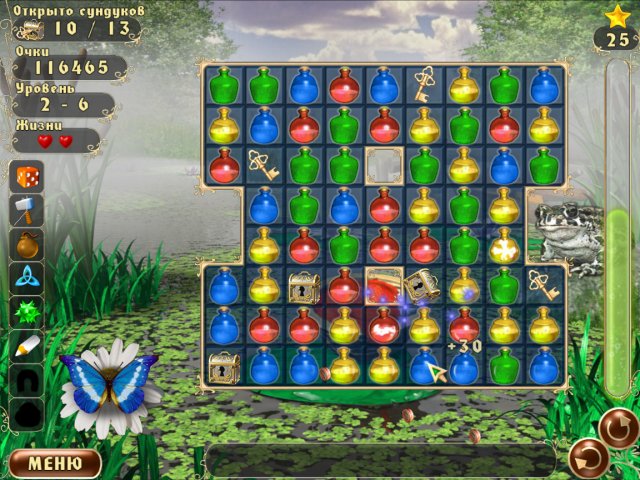640x480 pixels.
Task: Activate the hammer power-up
Action: click(x=26, y=210)
